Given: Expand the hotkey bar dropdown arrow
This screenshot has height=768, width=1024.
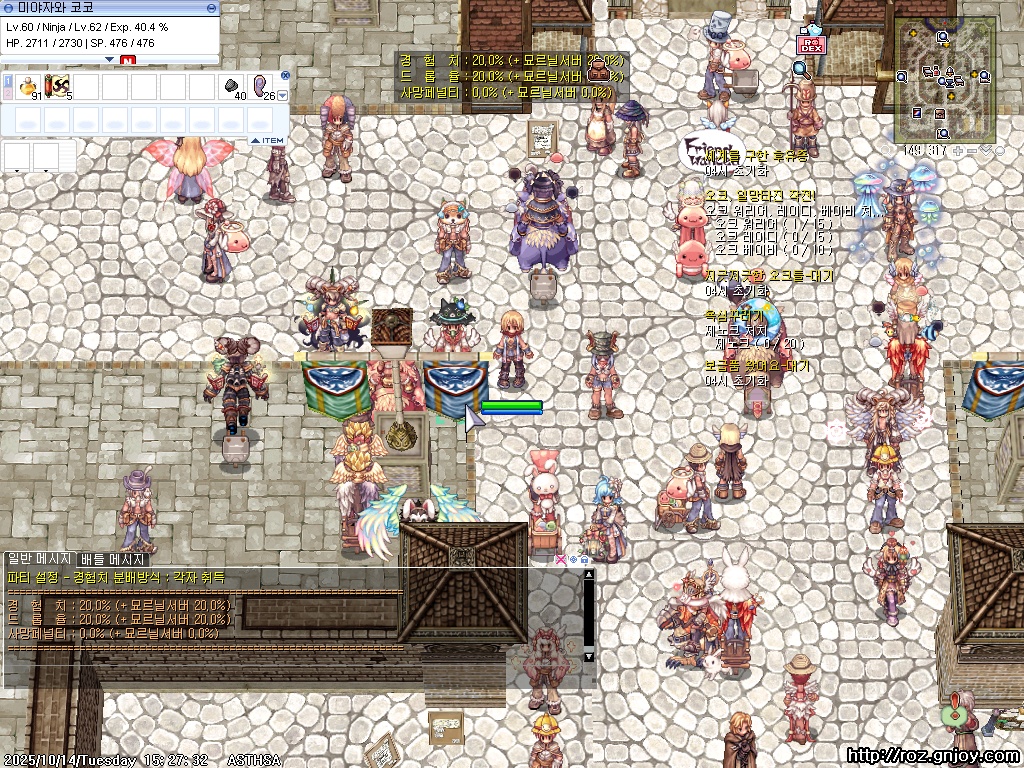Looking at the screenshot, I should click(x=283, y=96).
